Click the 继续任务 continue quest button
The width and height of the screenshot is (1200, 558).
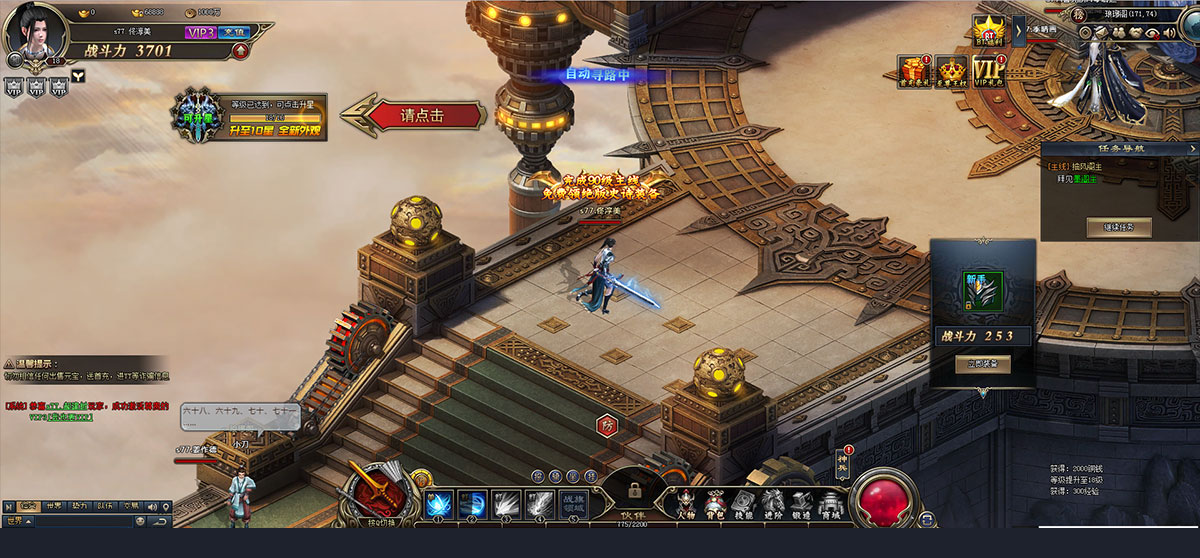pos(1118,227)
